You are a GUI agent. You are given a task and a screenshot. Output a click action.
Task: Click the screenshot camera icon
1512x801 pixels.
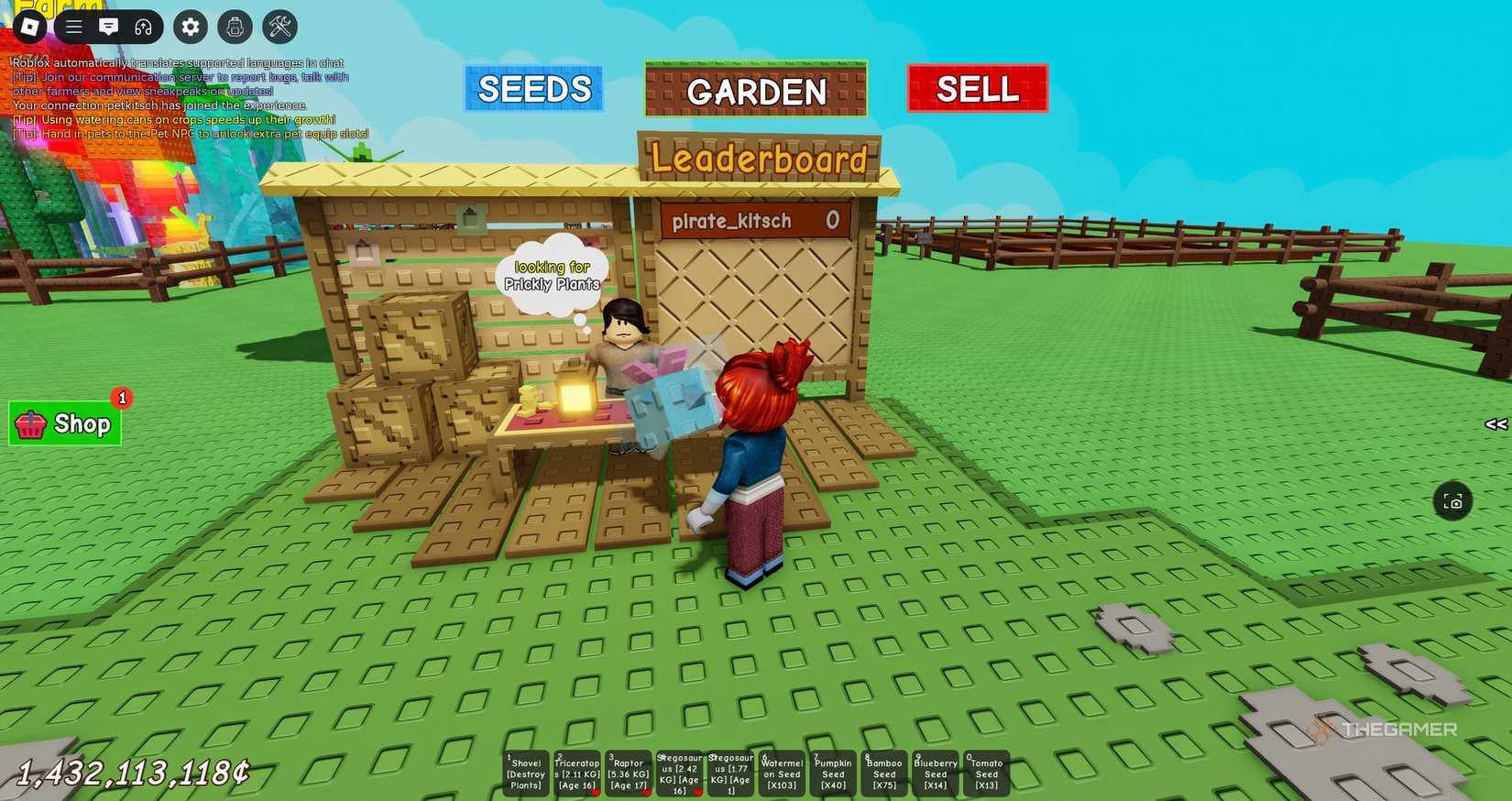[1453, 501]
